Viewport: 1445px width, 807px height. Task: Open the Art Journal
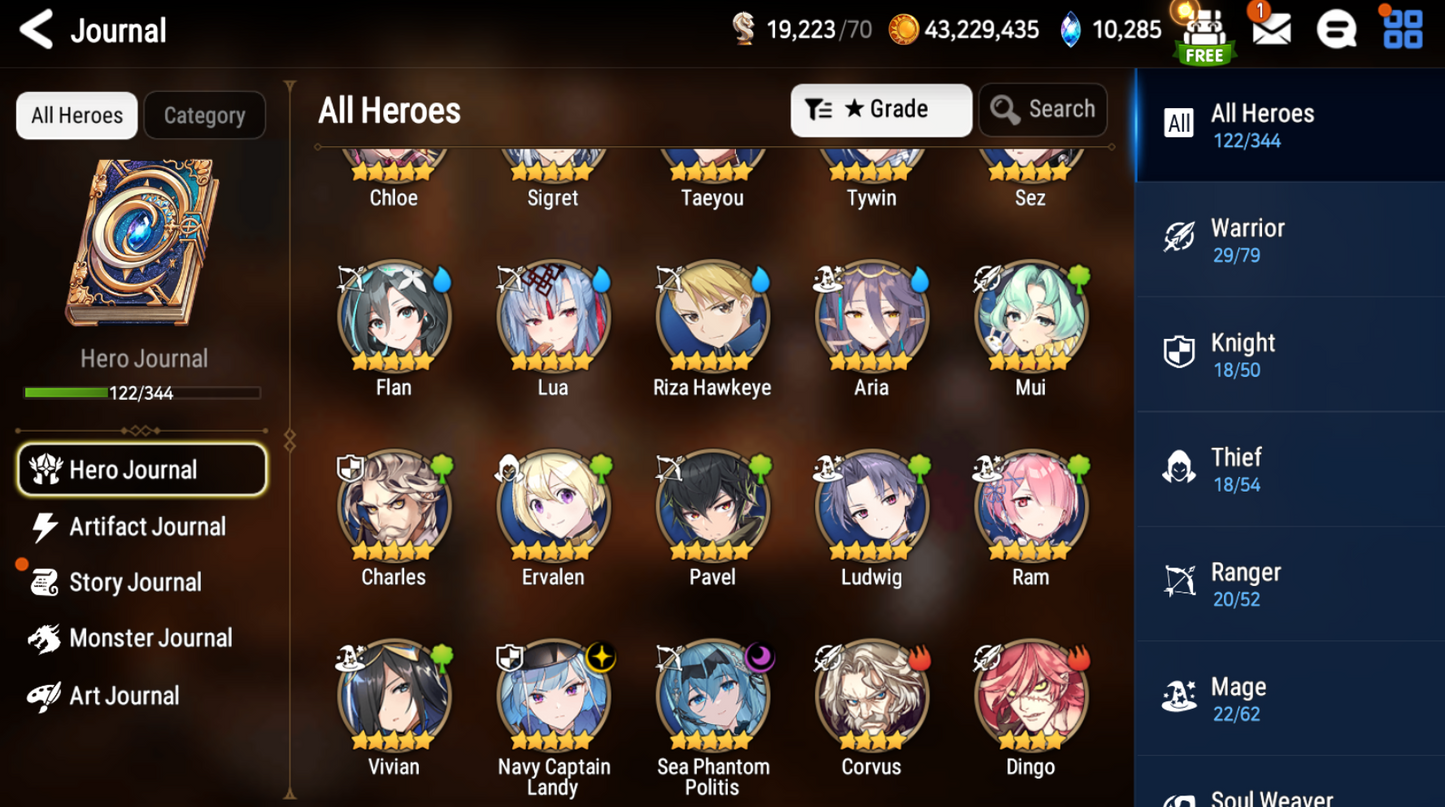[x=124, y=695]
